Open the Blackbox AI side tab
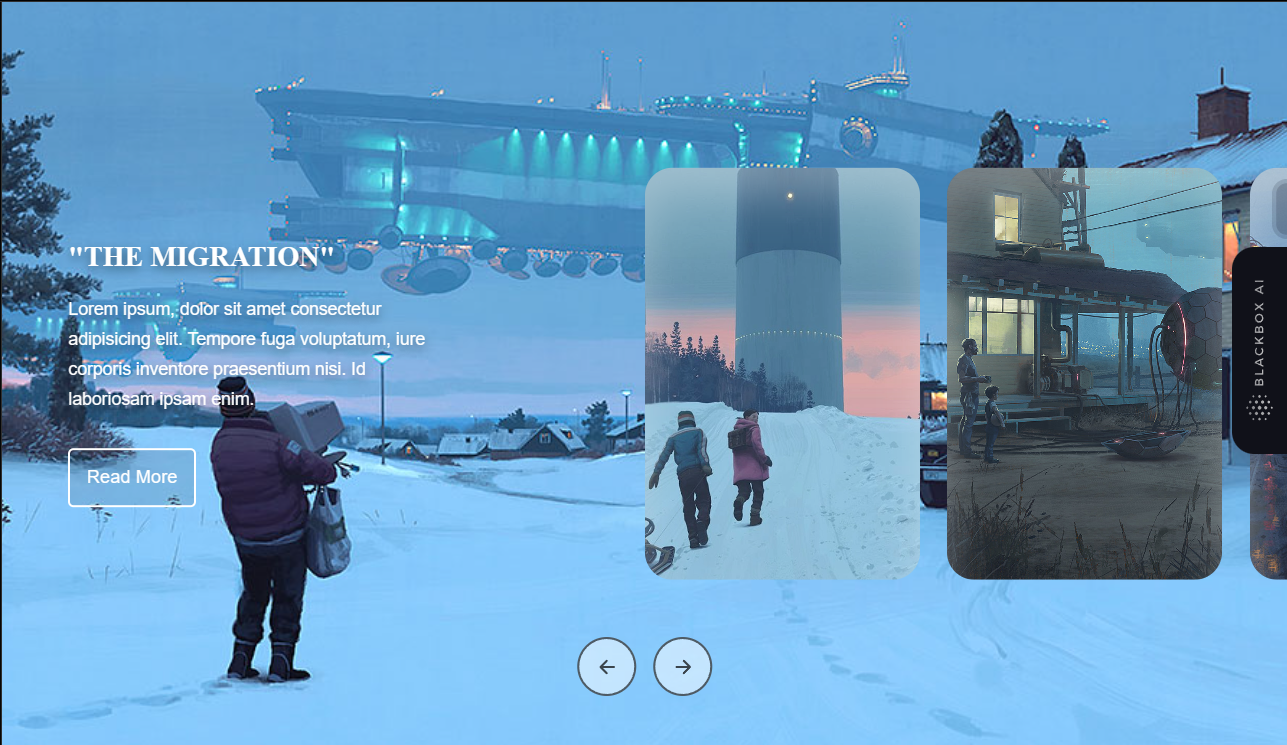Viewport: 1287px width, 745px height. click(x=1260, y=351)
